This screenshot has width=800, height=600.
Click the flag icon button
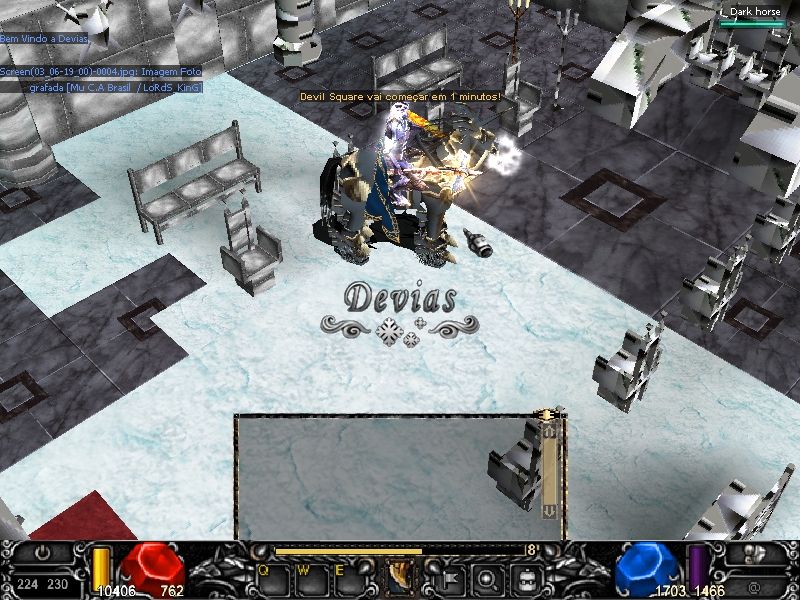tap(448, 577)
